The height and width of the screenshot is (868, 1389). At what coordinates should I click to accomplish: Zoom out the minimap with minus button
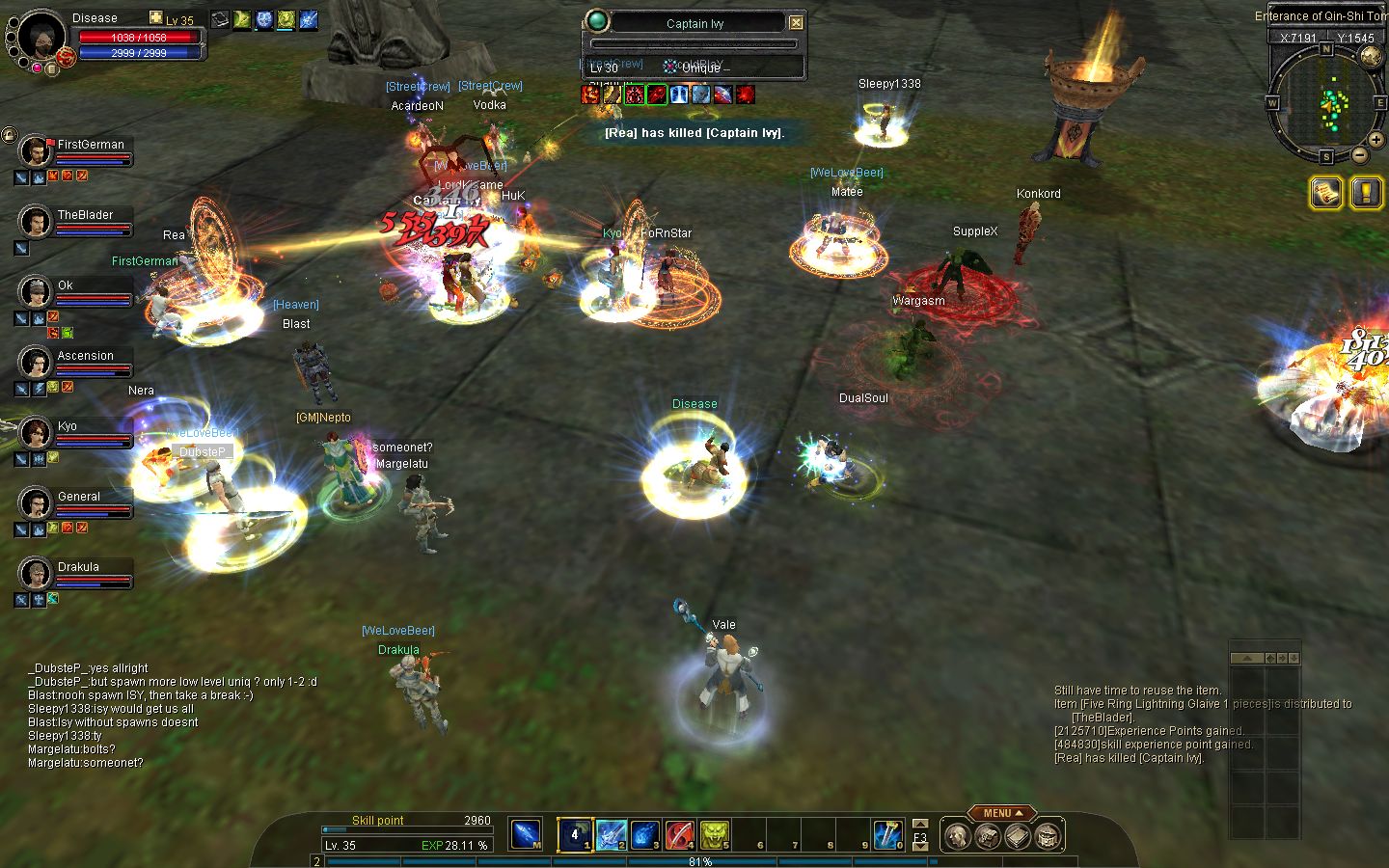pyautogui.click(x=1359, y=154)
